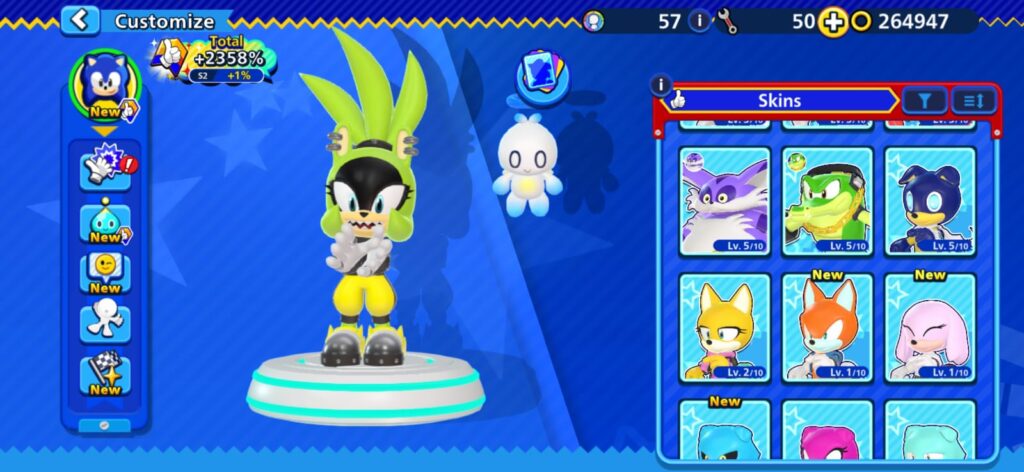1024x472 pixels.
Task: Open the skins sort order options
Action: tap(973, 99)
